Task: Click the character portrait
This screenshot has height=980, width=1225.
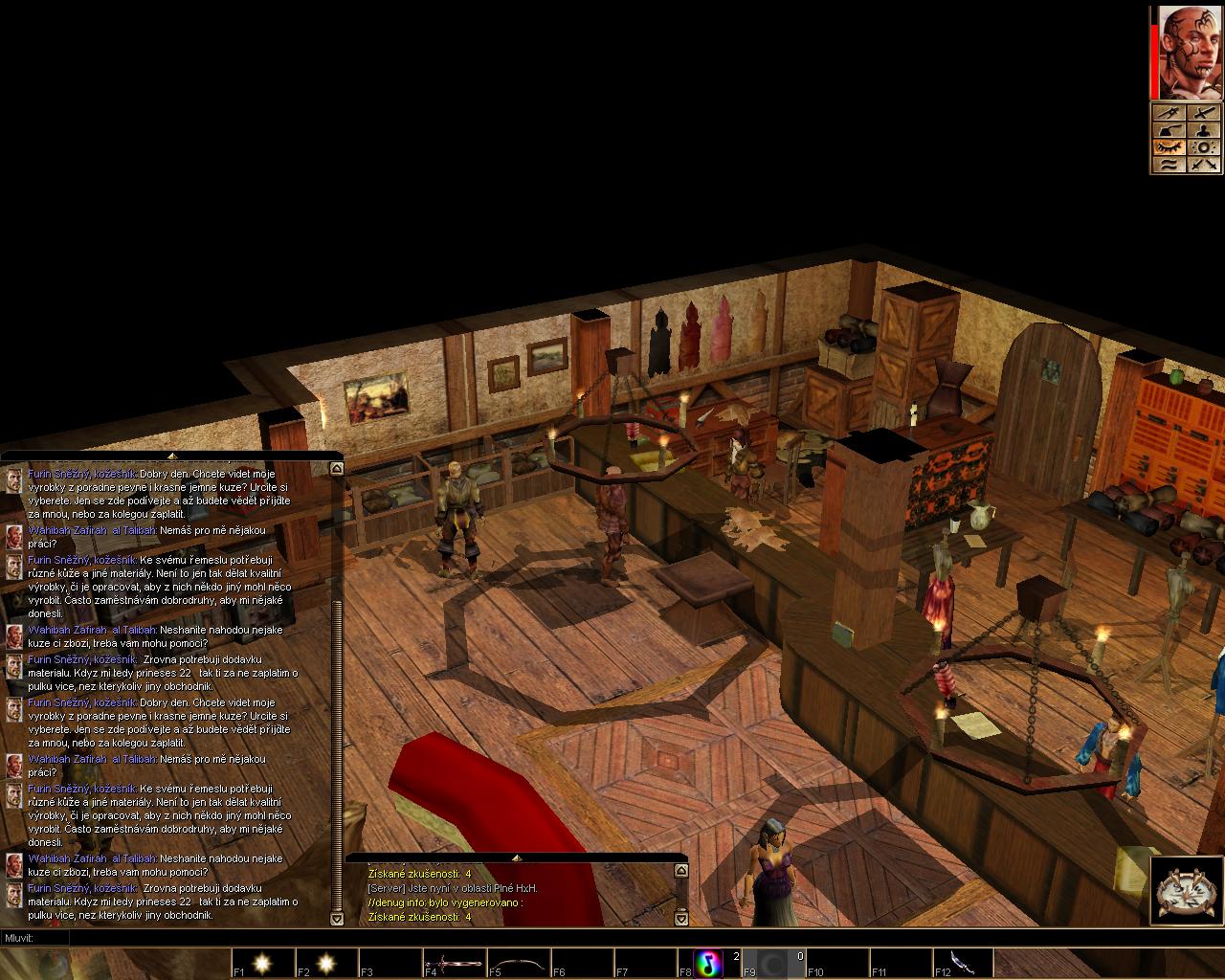Action: click(1191, 53)
